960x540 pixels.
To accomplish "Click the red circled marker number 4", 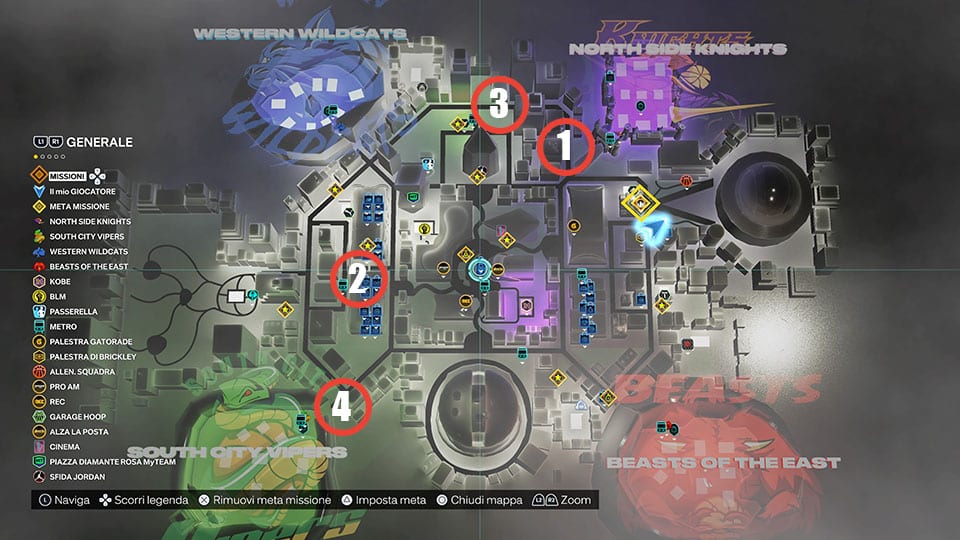I will [x=342, y=407].
